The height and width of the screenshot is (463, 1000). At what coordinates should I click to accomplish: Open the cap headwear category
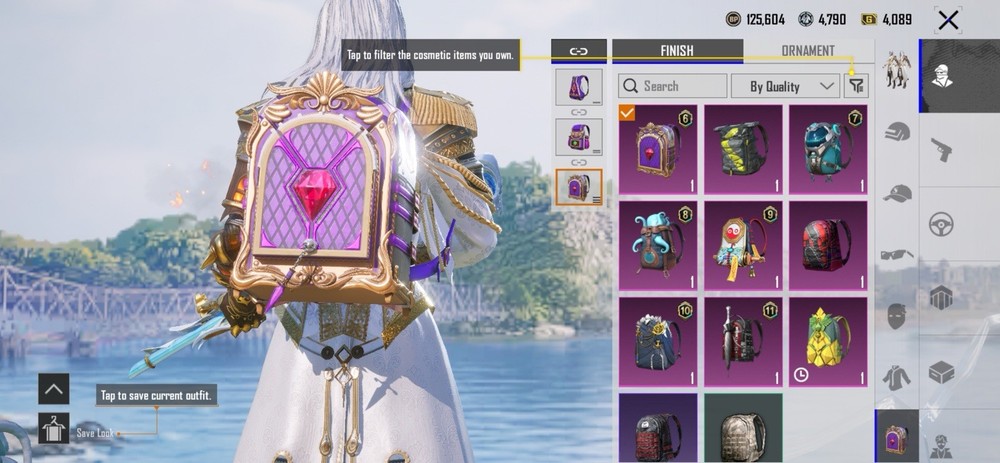(897, 193)
